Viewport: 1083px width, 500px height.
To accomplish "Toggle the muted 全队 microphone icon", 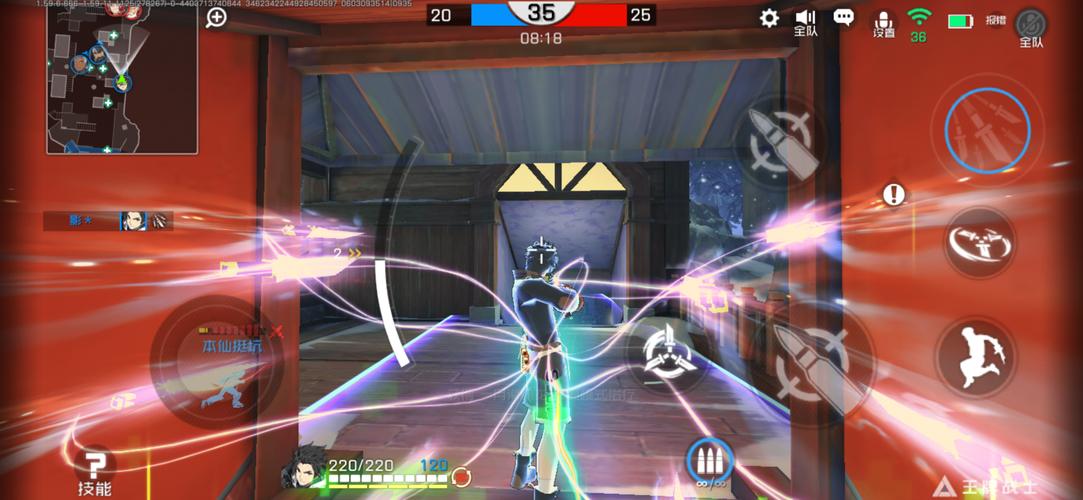I will [x=1030, y=26].
